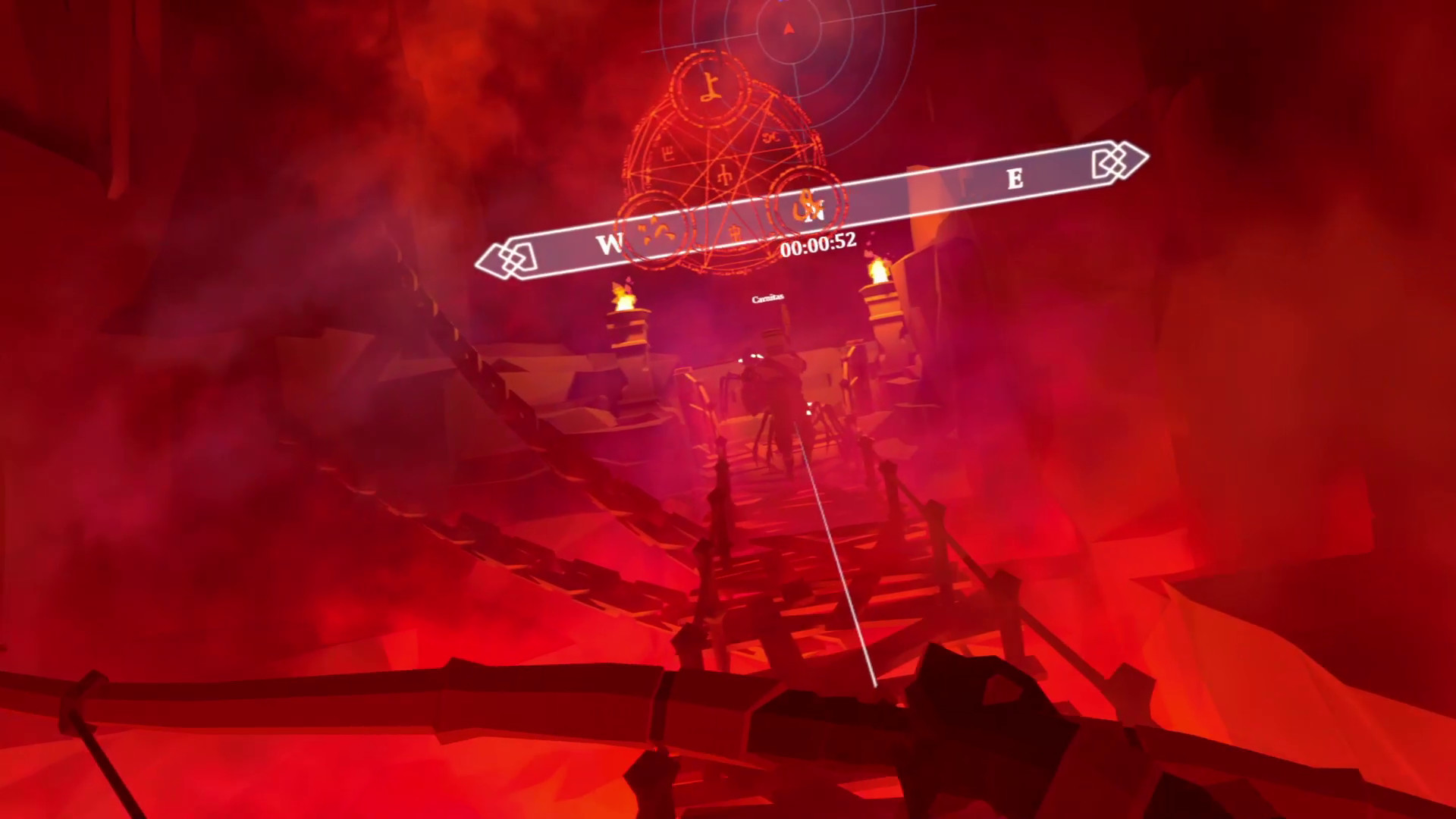Image resolution: width=1456 pixels, height=819 pixels.
Task: Select the E heading on the compass
Action: coord(1016,180)
